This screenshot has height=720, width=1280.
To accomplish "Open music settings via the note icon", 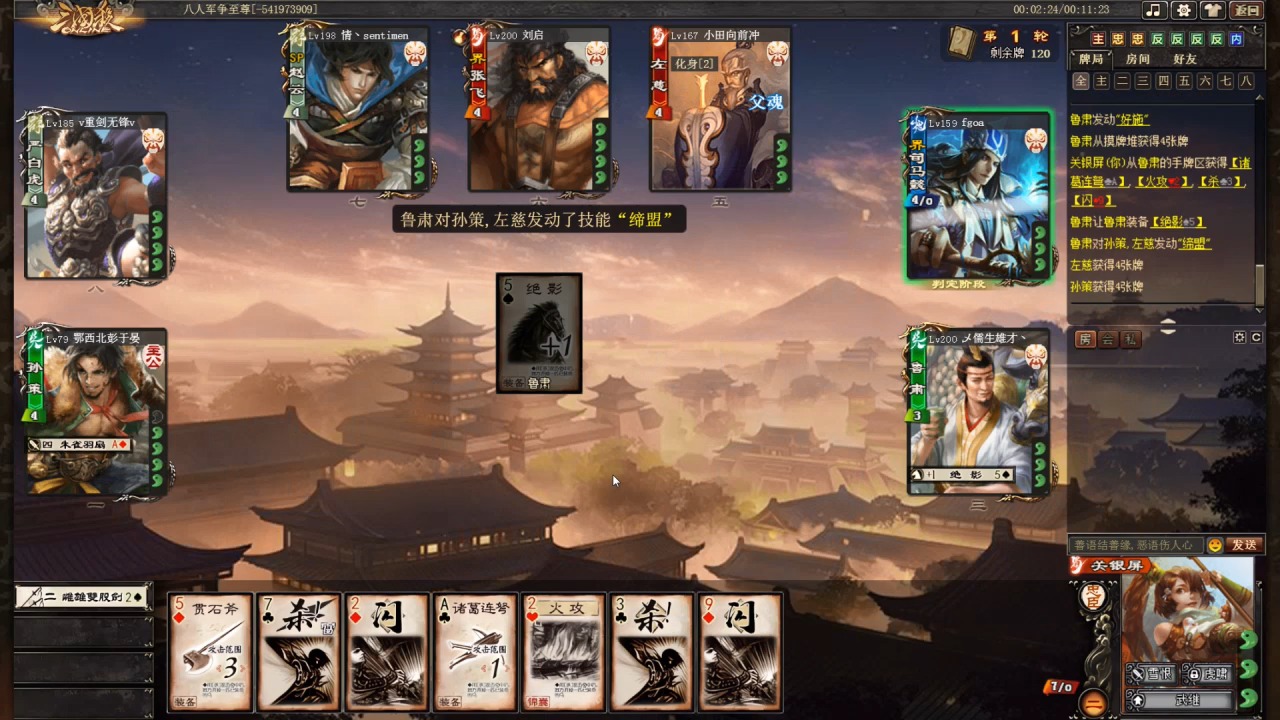I will (1156, 11).
